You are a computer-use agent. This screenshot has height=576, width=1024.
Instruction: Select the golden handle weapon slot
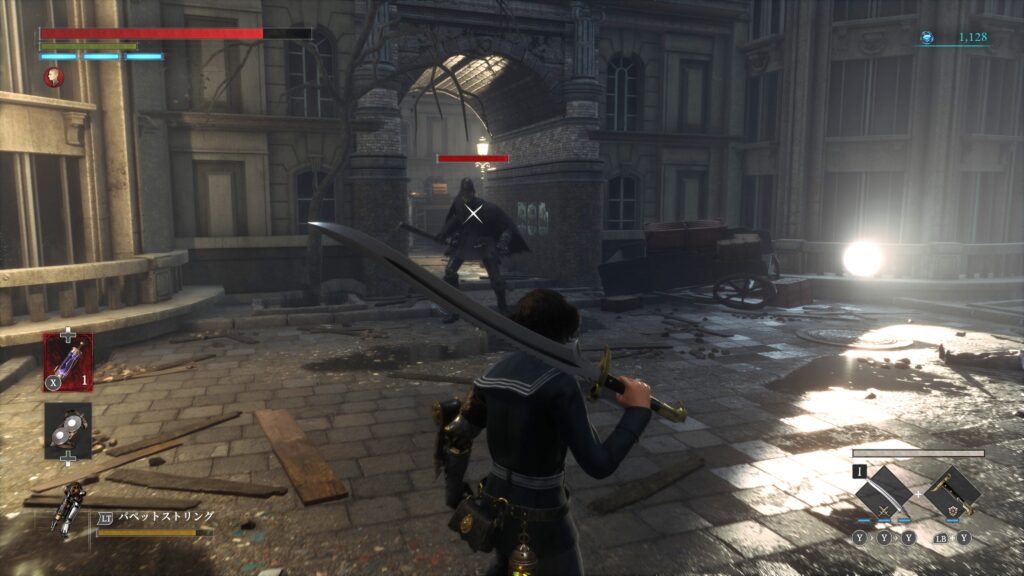click(x=951, y=493)
